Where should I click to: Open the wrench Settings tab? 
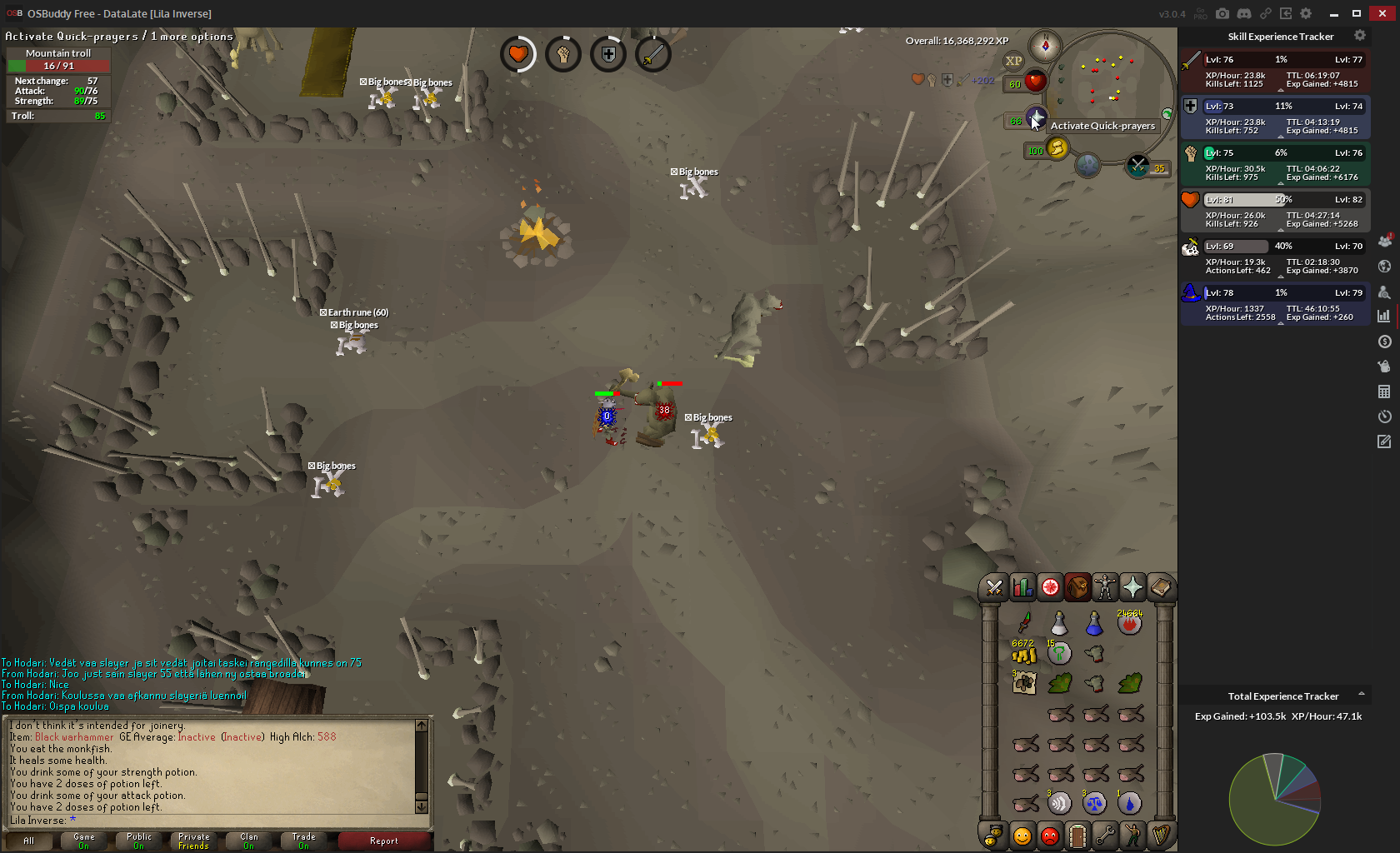click(x=1105, y=835)
